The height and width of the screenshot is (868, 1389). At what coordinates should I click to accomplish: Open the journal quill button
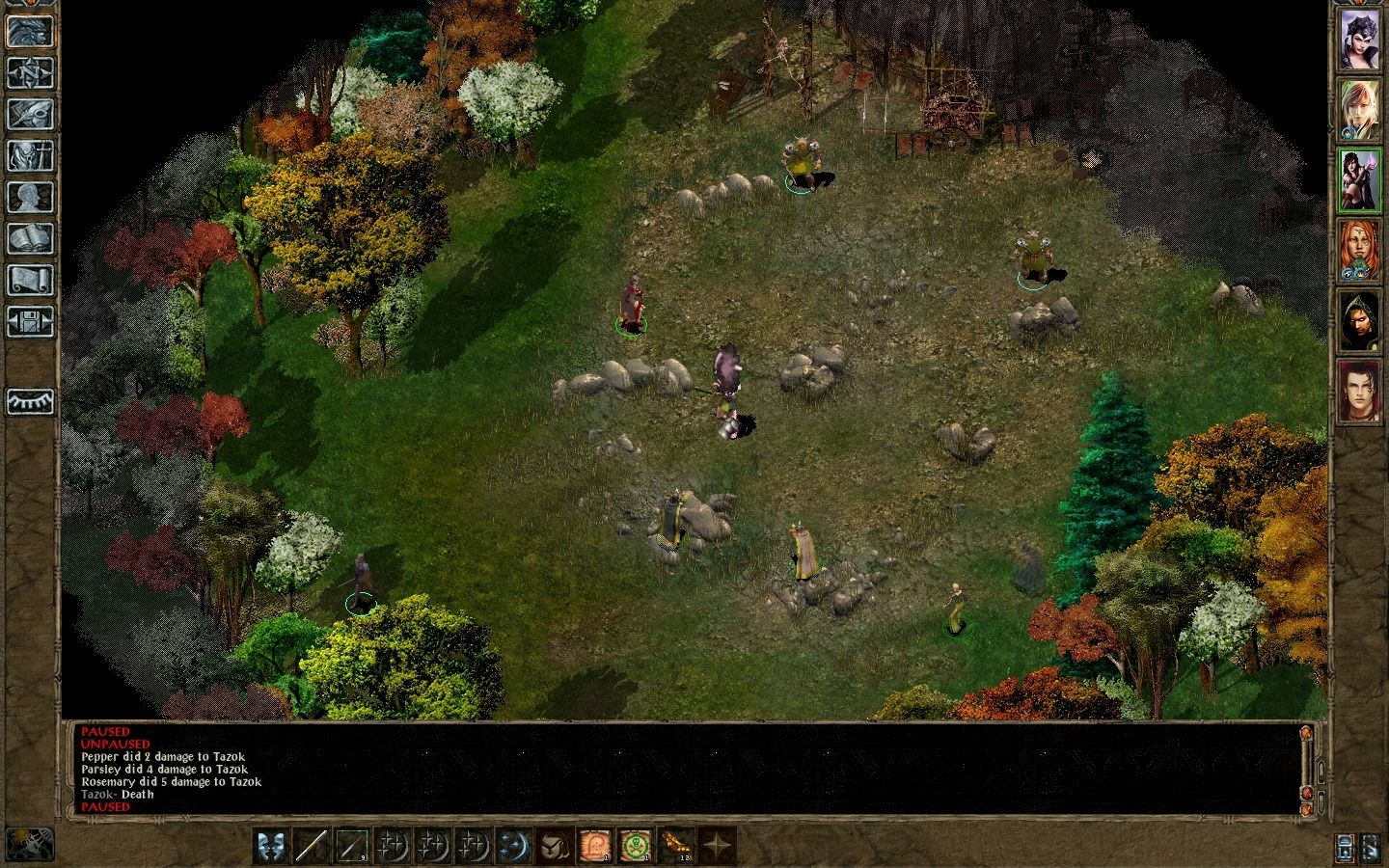(30, 114)
